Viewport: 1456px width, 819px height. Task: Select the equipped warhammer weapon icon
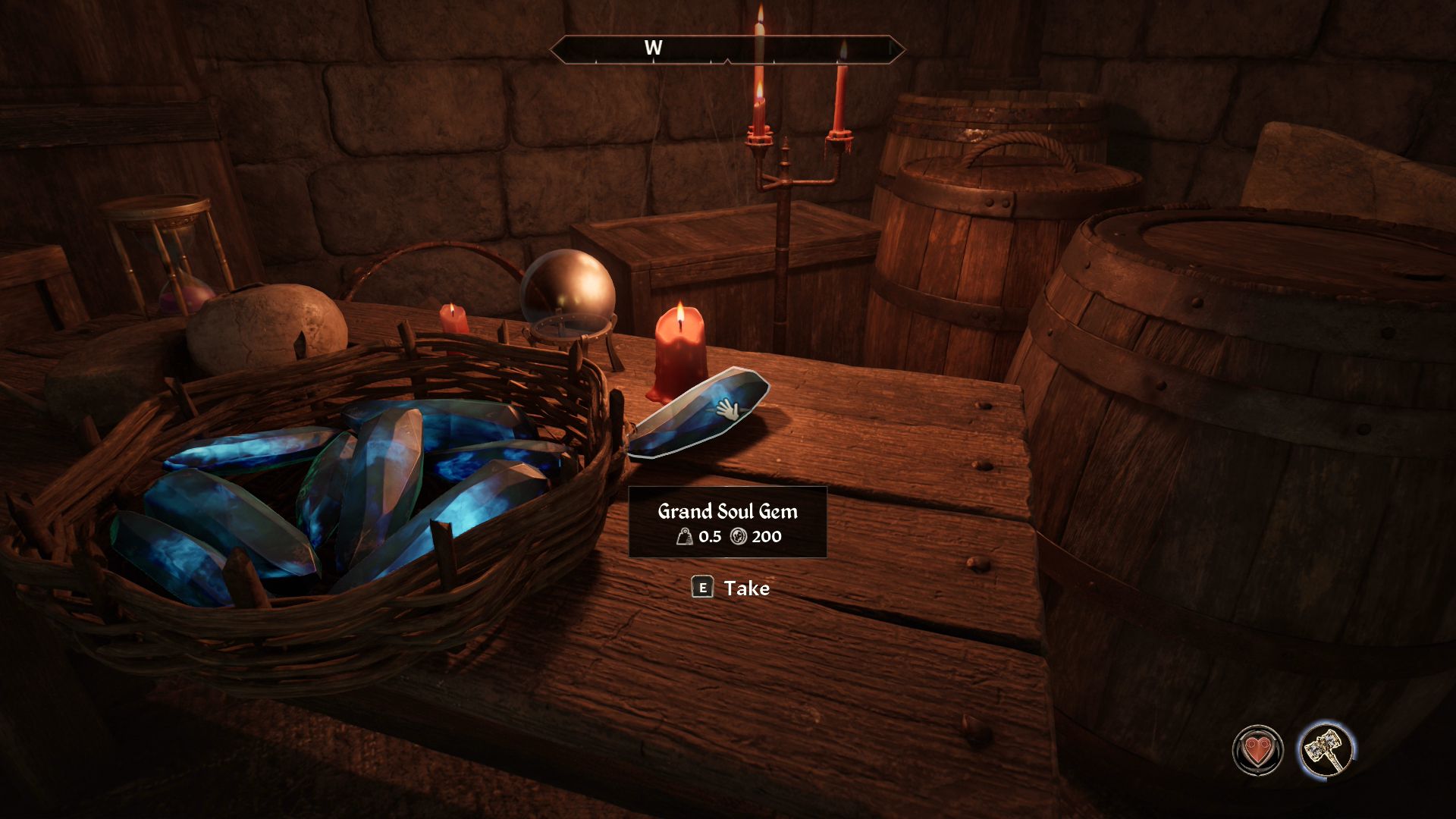click(1326, 749)
